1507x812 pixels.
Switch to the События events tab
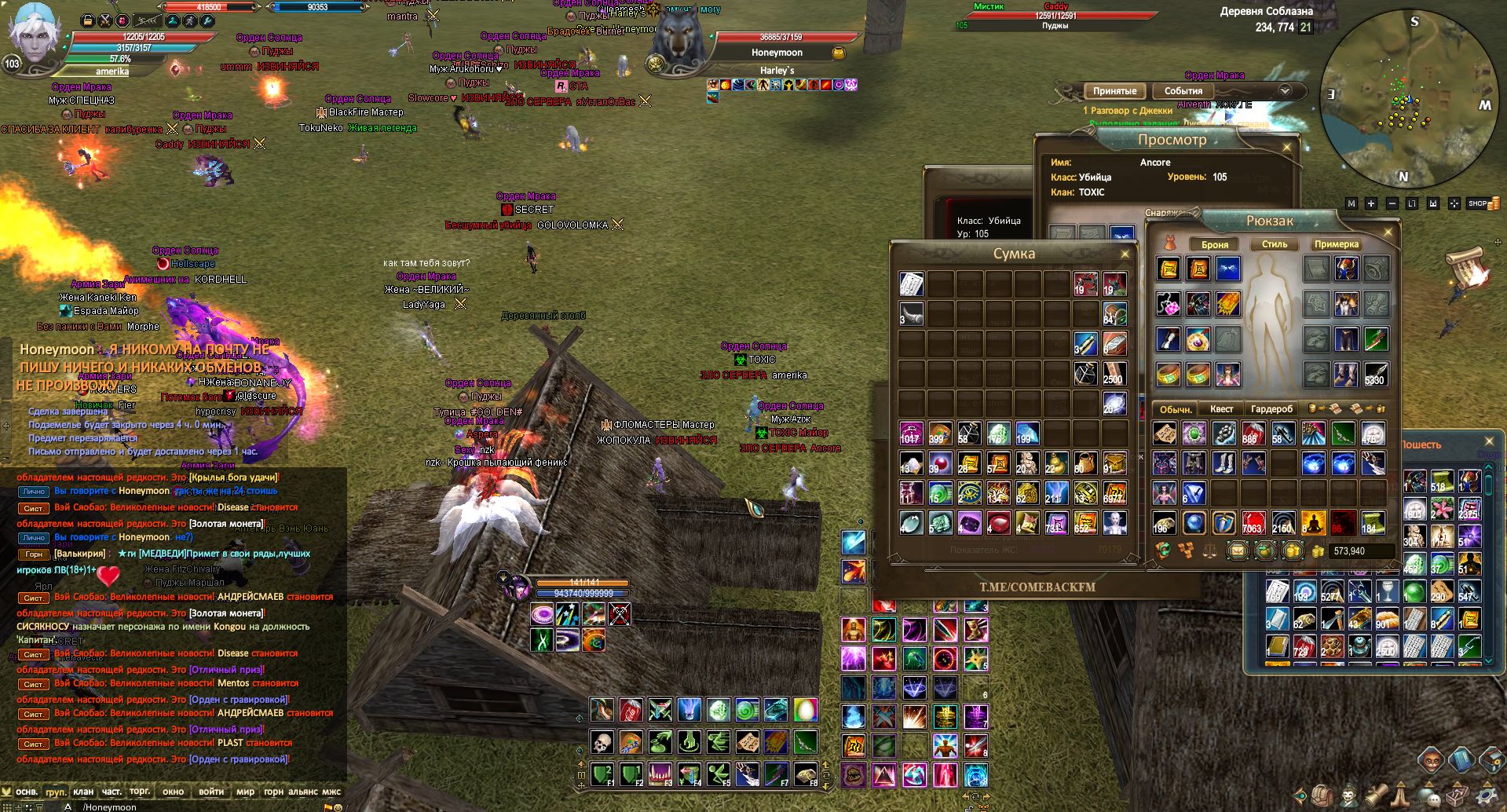1183,91
